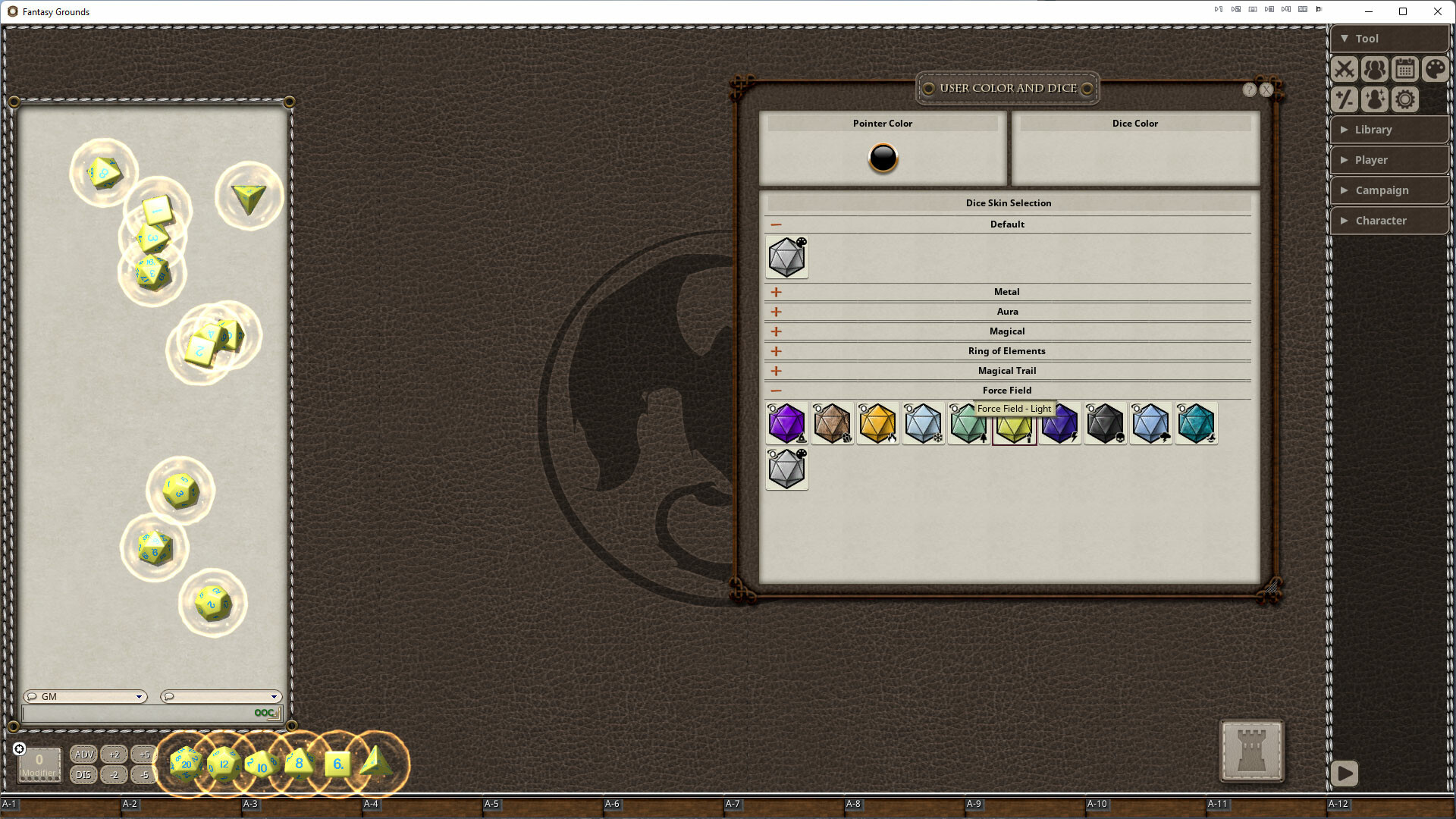Open the Party Sheet icon

[x=1374, y=69]
